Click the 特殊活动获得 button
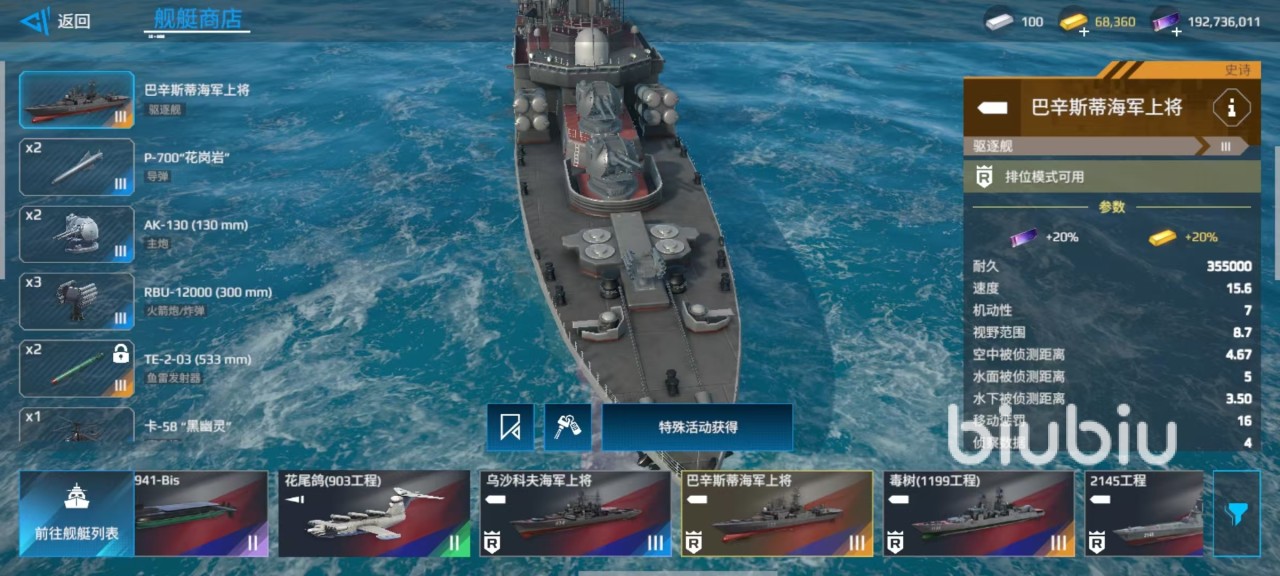Viewport: 1280px width, 576px height. pos(697,427)
